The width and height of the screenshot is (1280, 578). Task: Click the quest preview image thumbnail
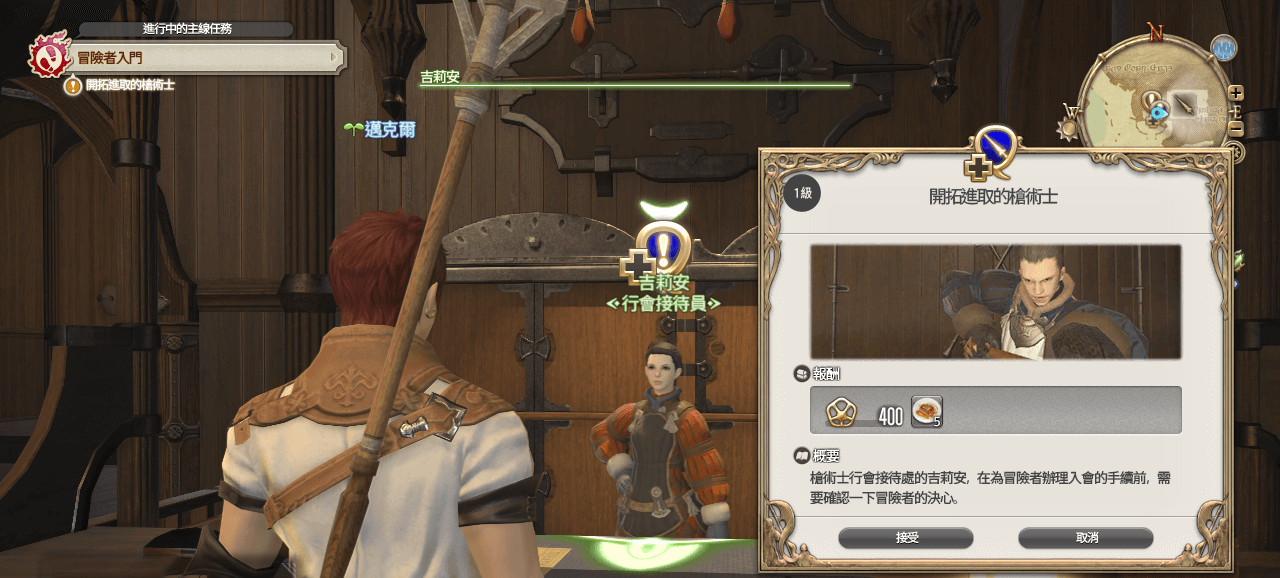coord(995,301)
